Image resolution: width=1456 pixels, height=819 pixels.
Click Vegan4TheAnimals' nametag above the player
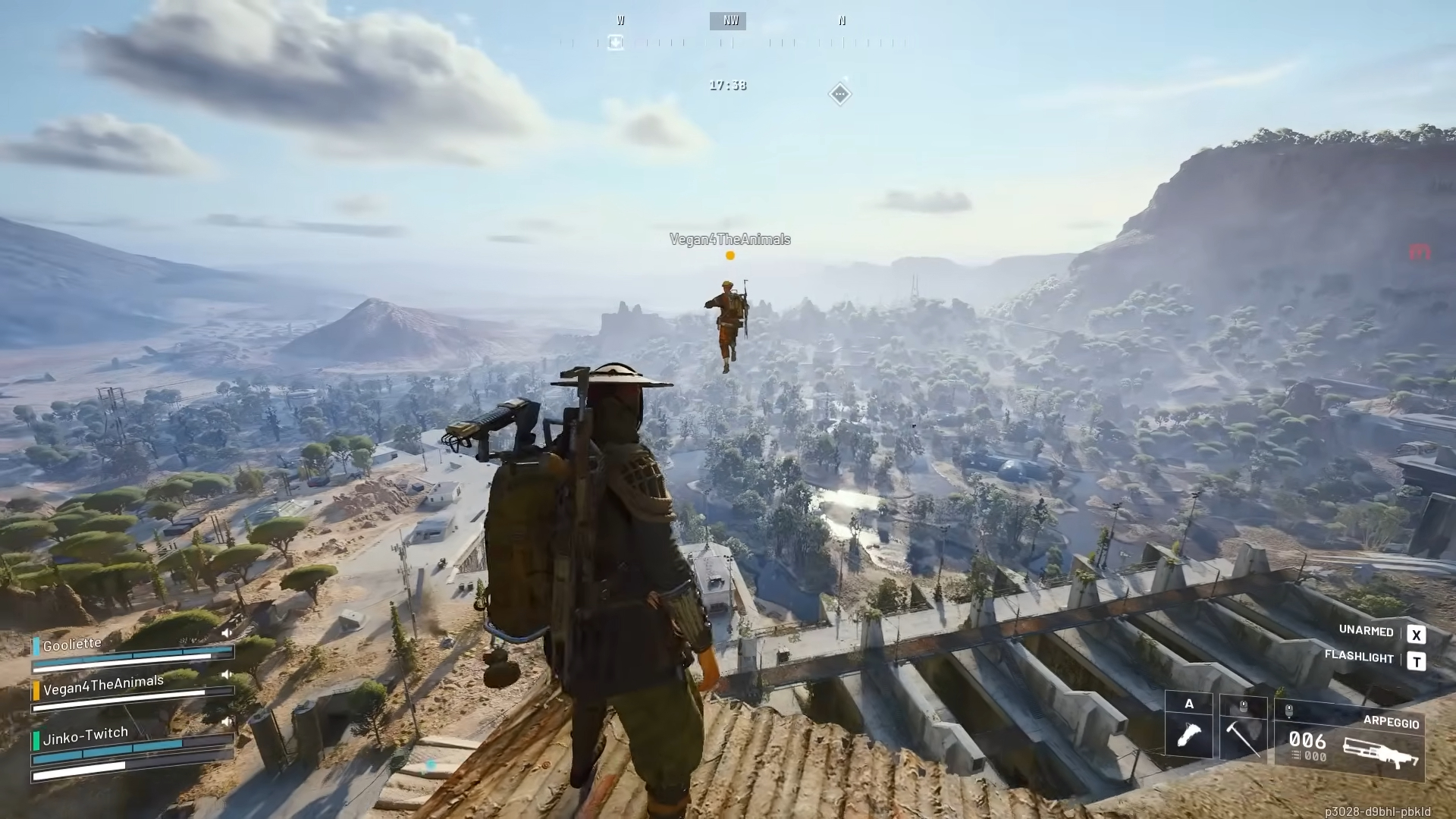730,240
